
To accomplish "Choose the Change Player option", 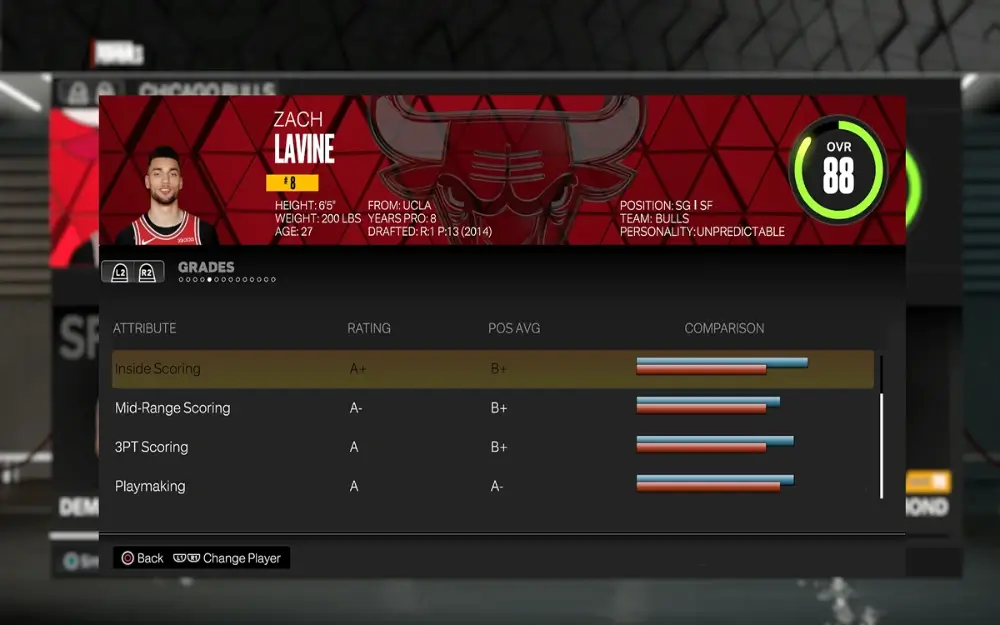I will tap(228, 558).
